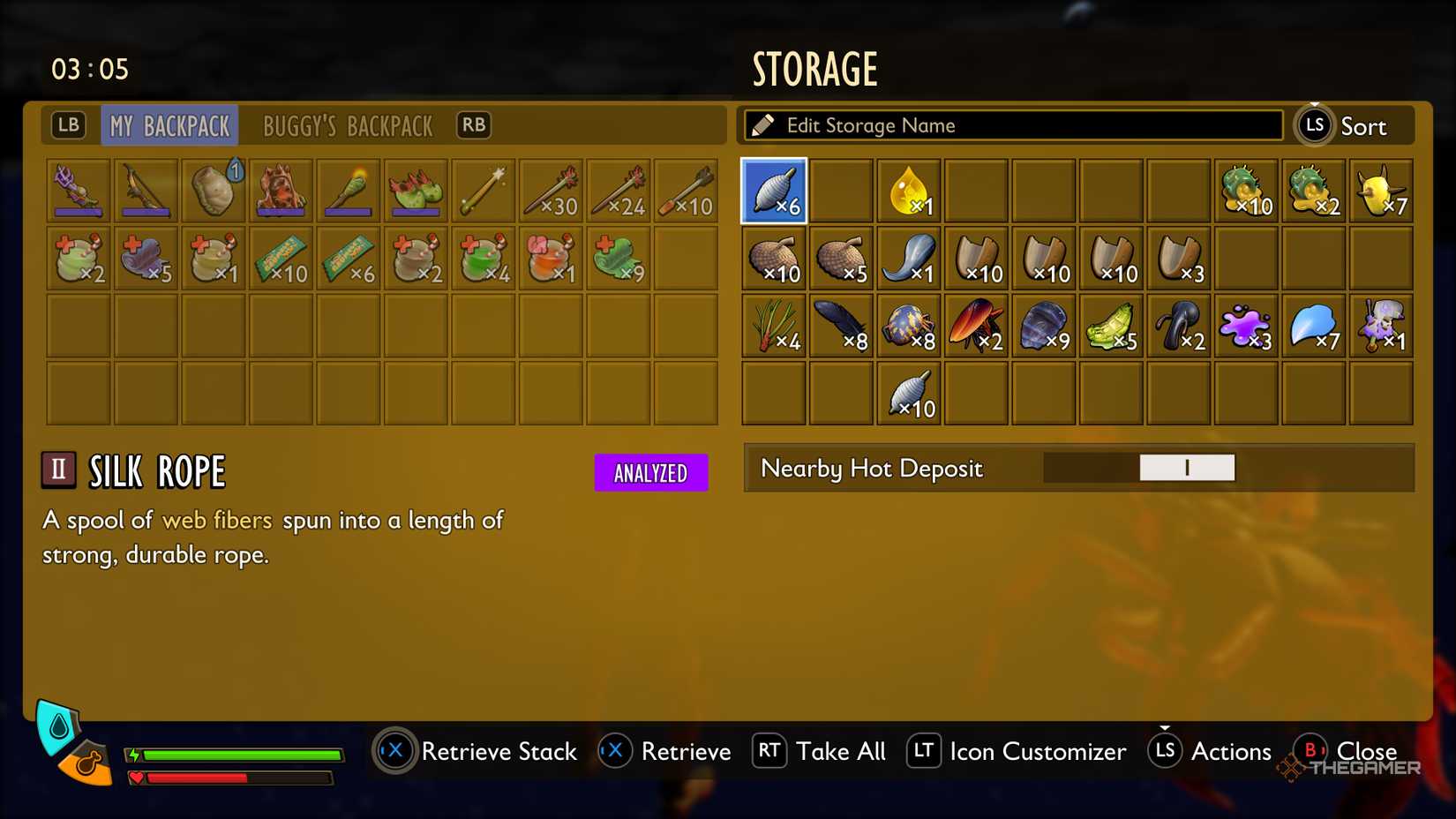The width and height of the screenshot is (1456, 819).
Task: Choose the red-winged bug part x2 slot
Action: pos(976,326)
